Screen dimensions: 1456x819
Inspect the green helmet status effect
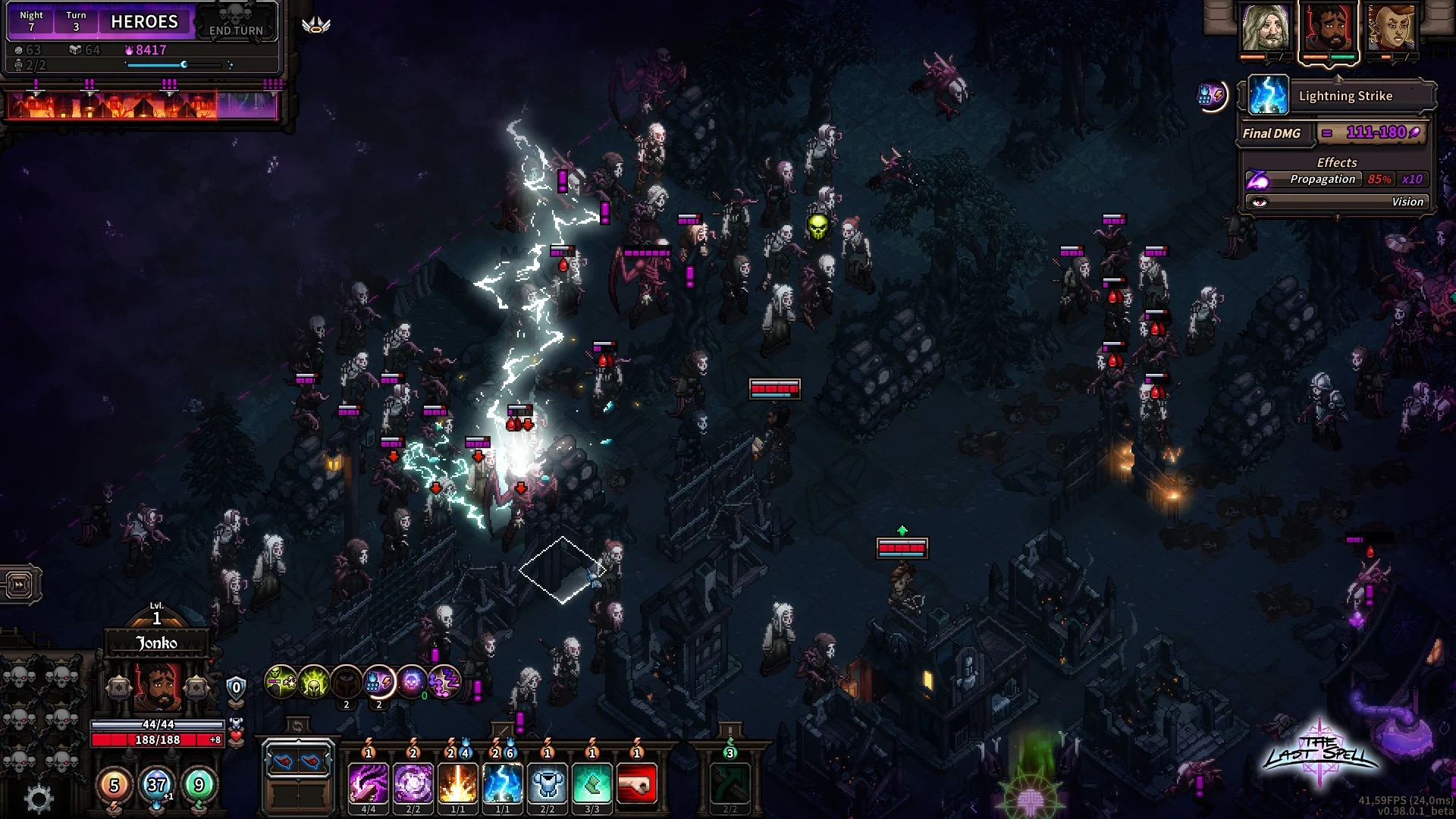(313, 682)
